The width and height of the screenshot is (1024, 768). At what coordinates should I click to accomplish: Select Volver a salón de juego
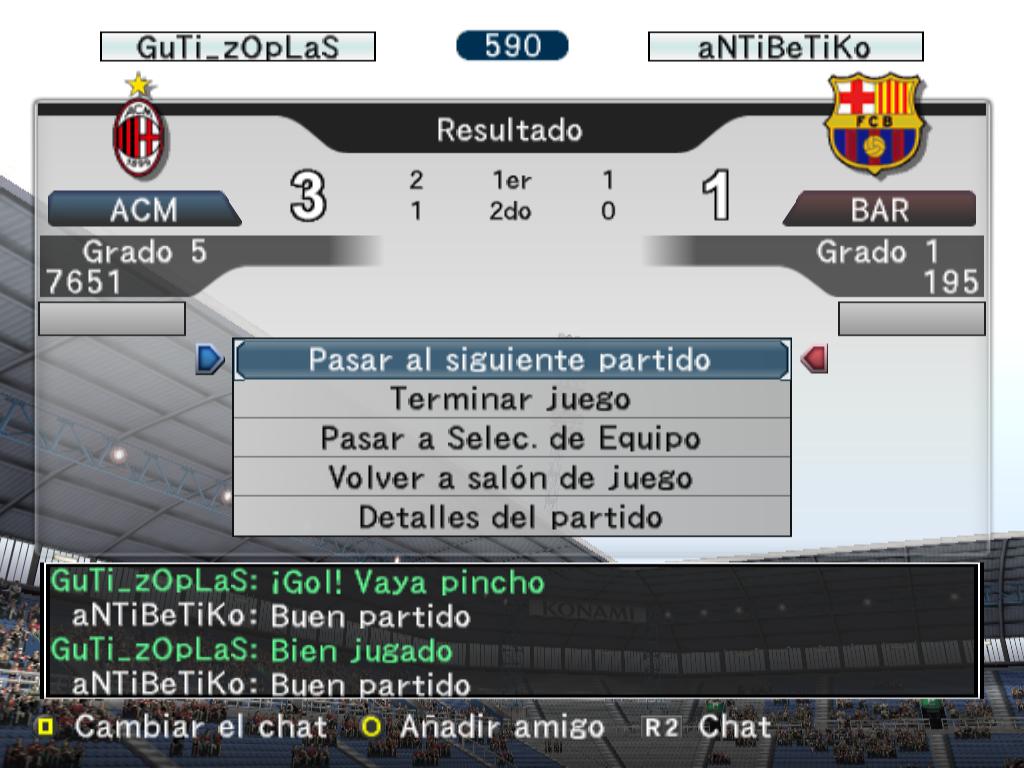511,478
